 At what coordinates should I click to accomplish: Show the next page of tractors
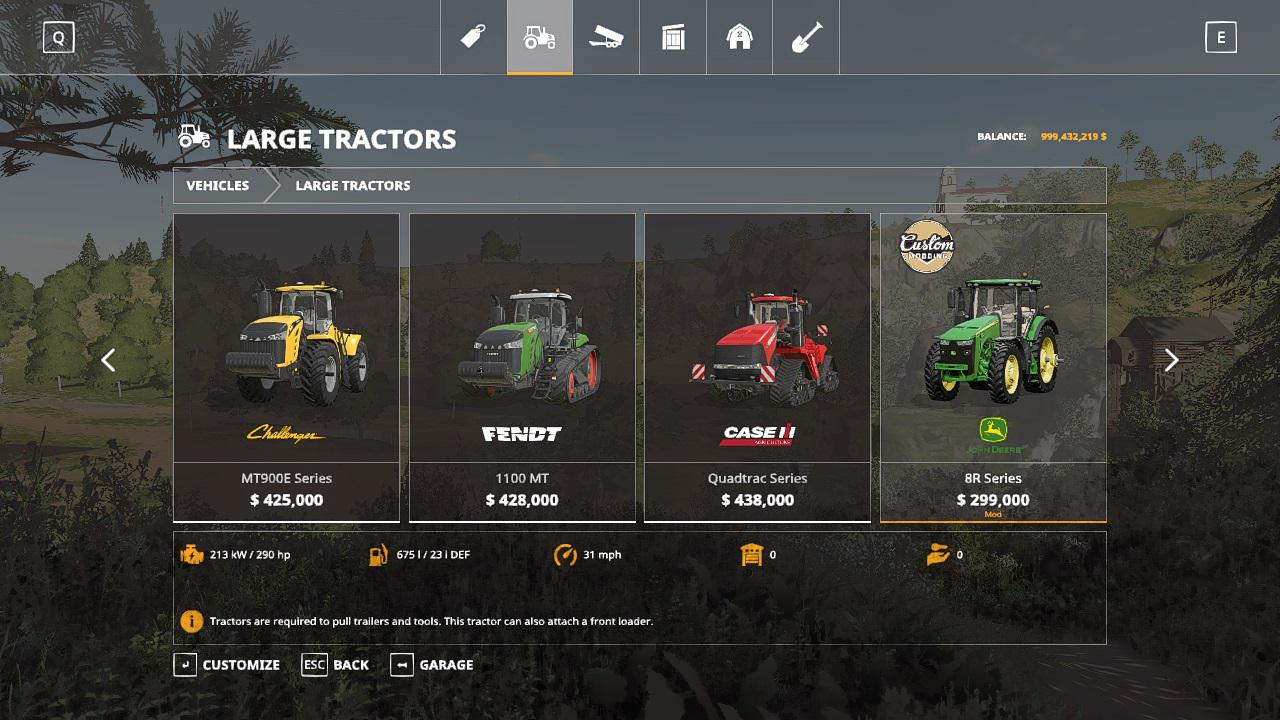click(1171, 360)
